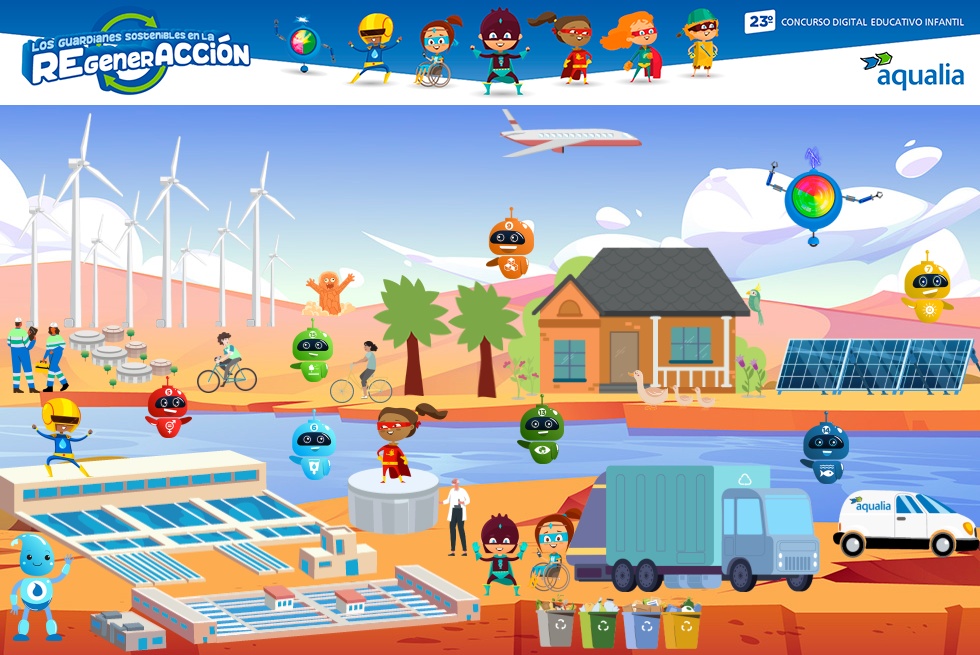Select the light blue number 6 robot
This screenshot has height=655, width=980.
313,446
